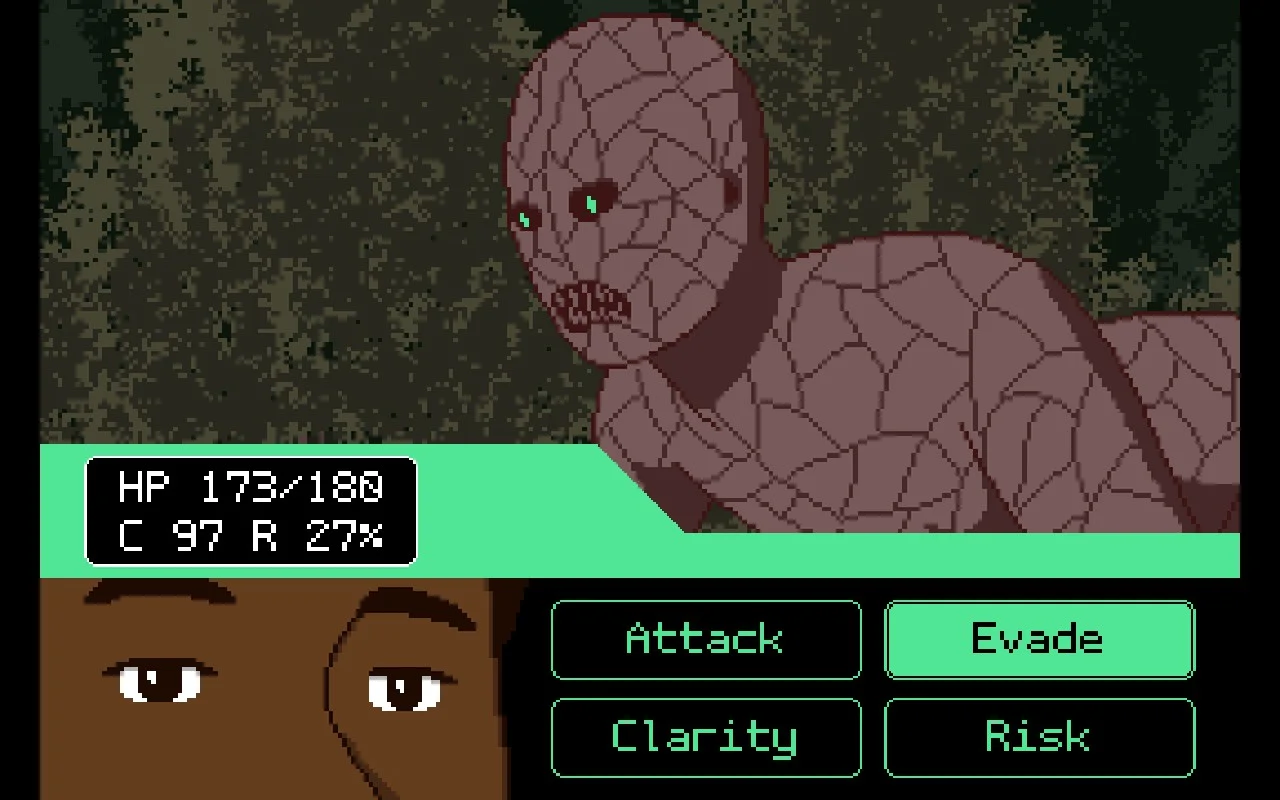Pick the Risk option
This screenshot has width=1280, height=800.
(1038, 737)
